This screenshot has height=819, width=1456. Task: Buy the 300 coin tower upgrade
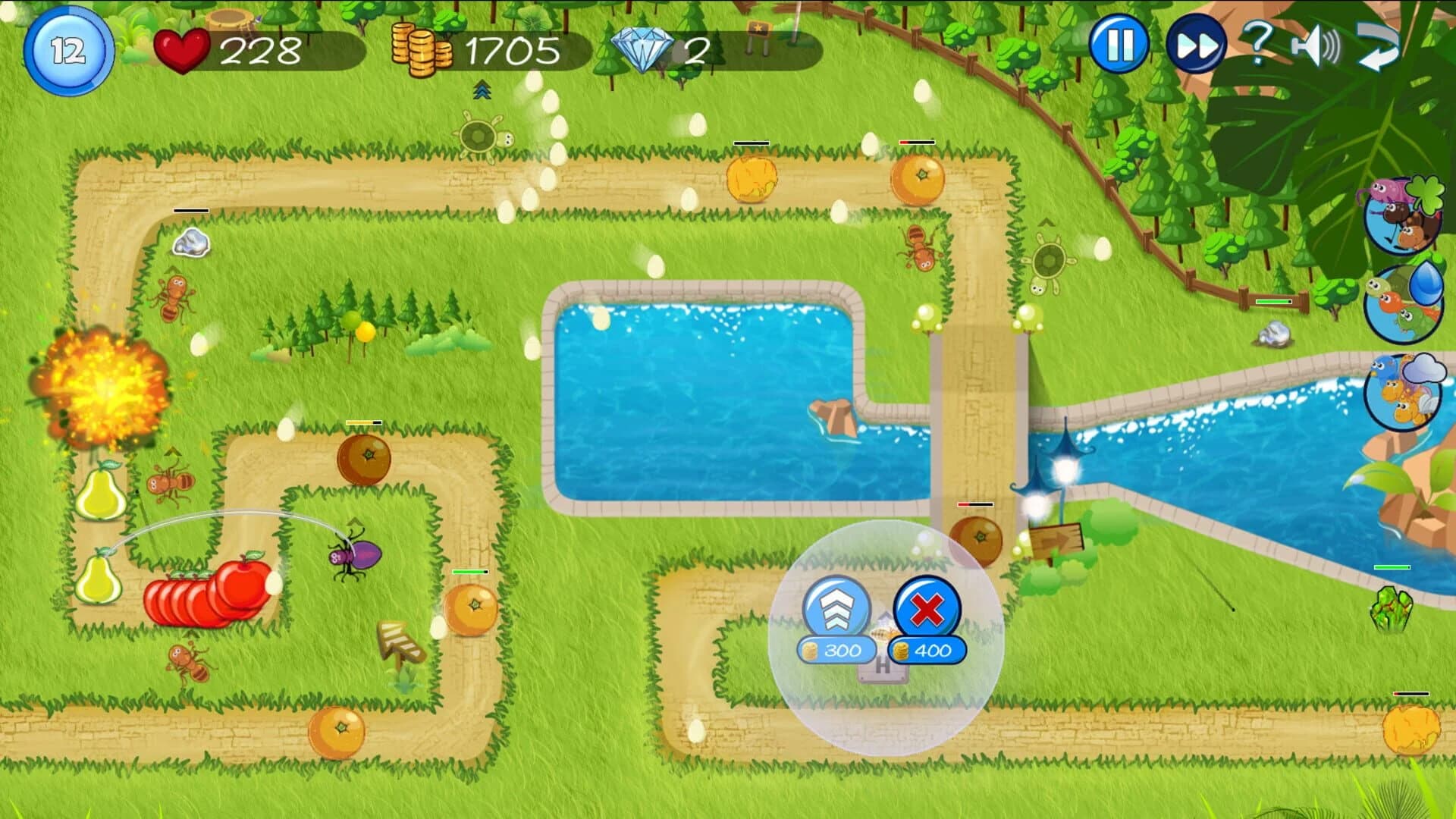pos(835,649)
